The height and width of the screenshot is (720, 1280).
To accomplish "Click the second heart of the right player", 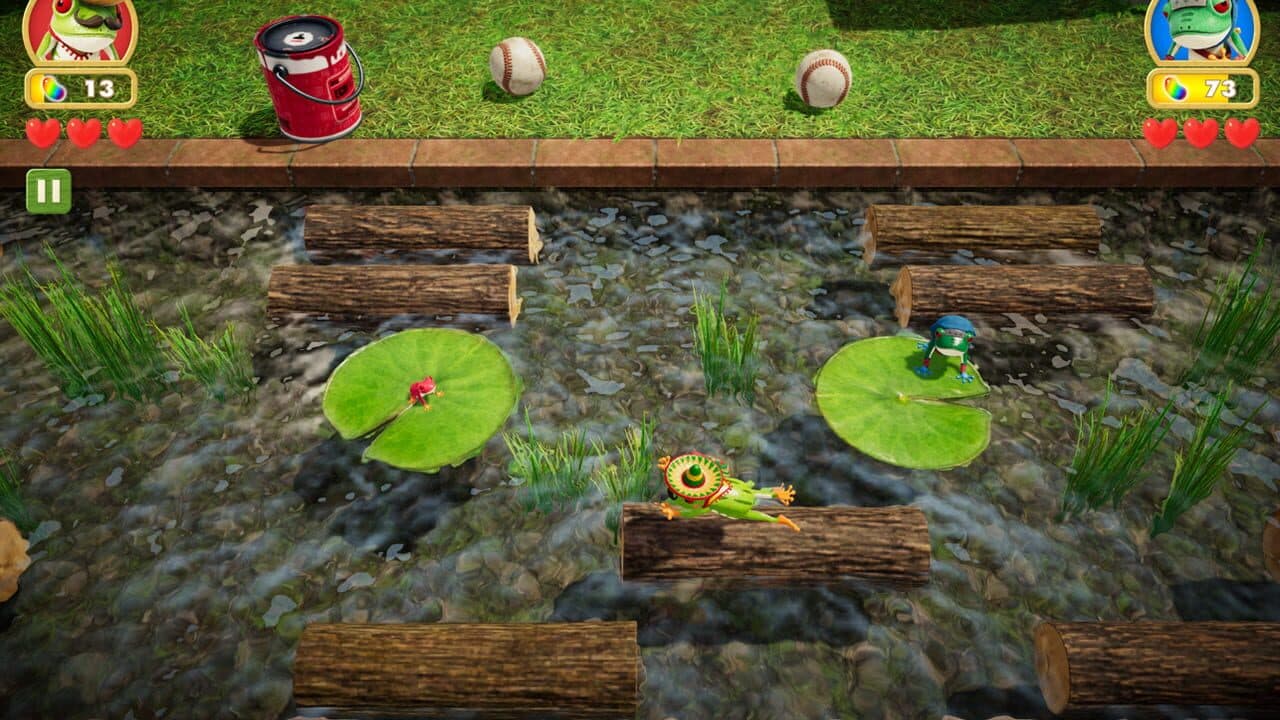I will tap(1200, 129).
